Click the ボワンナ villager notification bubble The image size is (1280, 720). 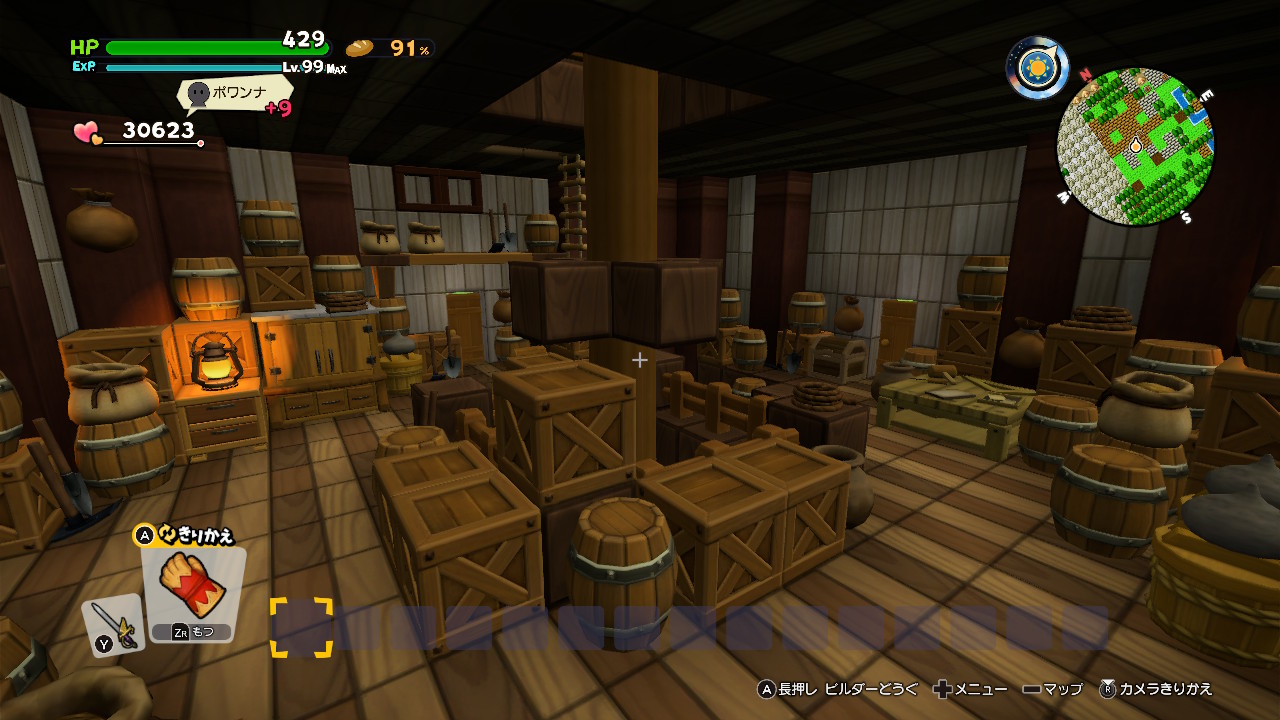[x=236, y=96]
